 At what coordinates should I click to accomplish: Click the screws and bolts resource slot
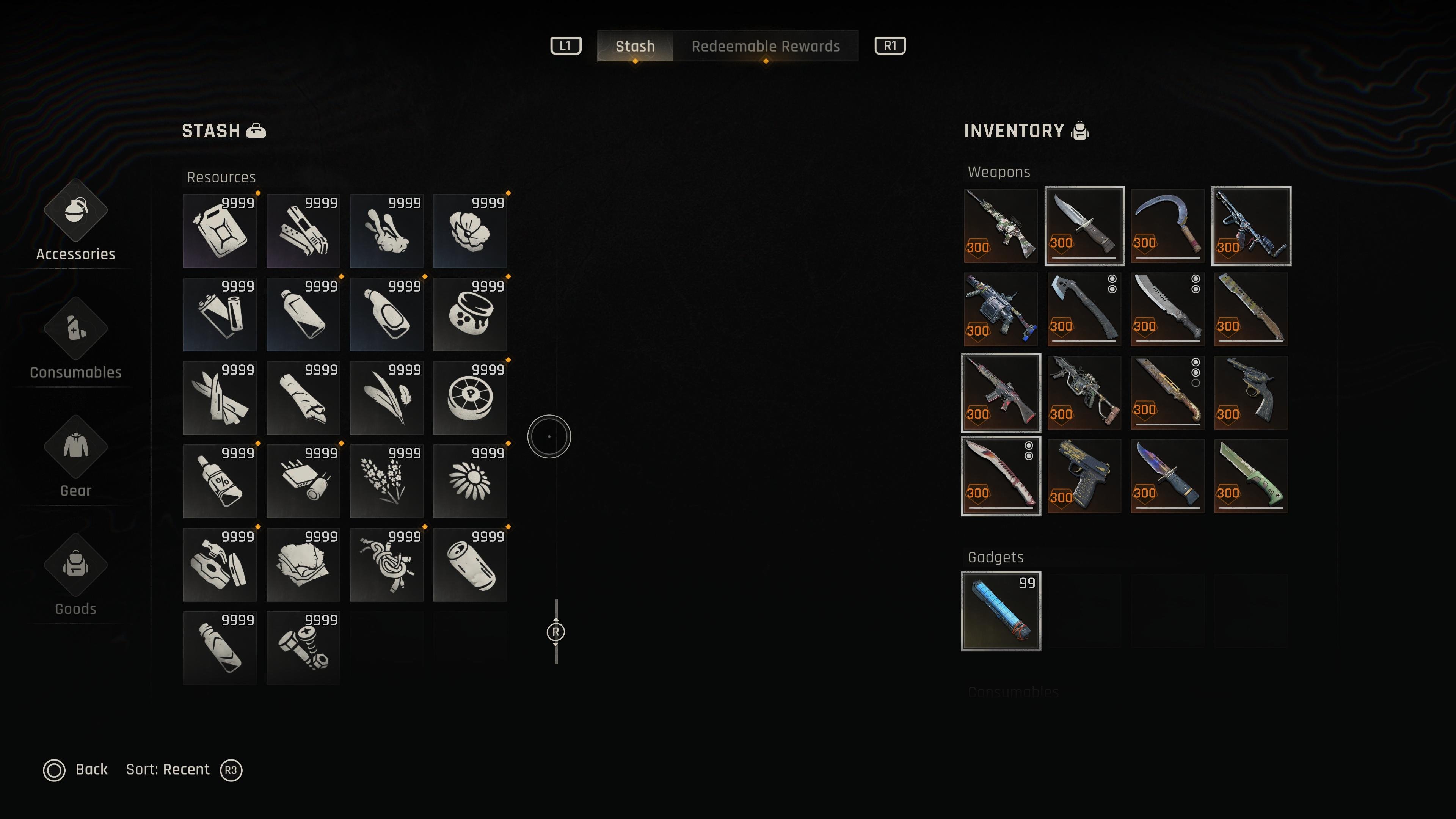(x=303, y=648)
